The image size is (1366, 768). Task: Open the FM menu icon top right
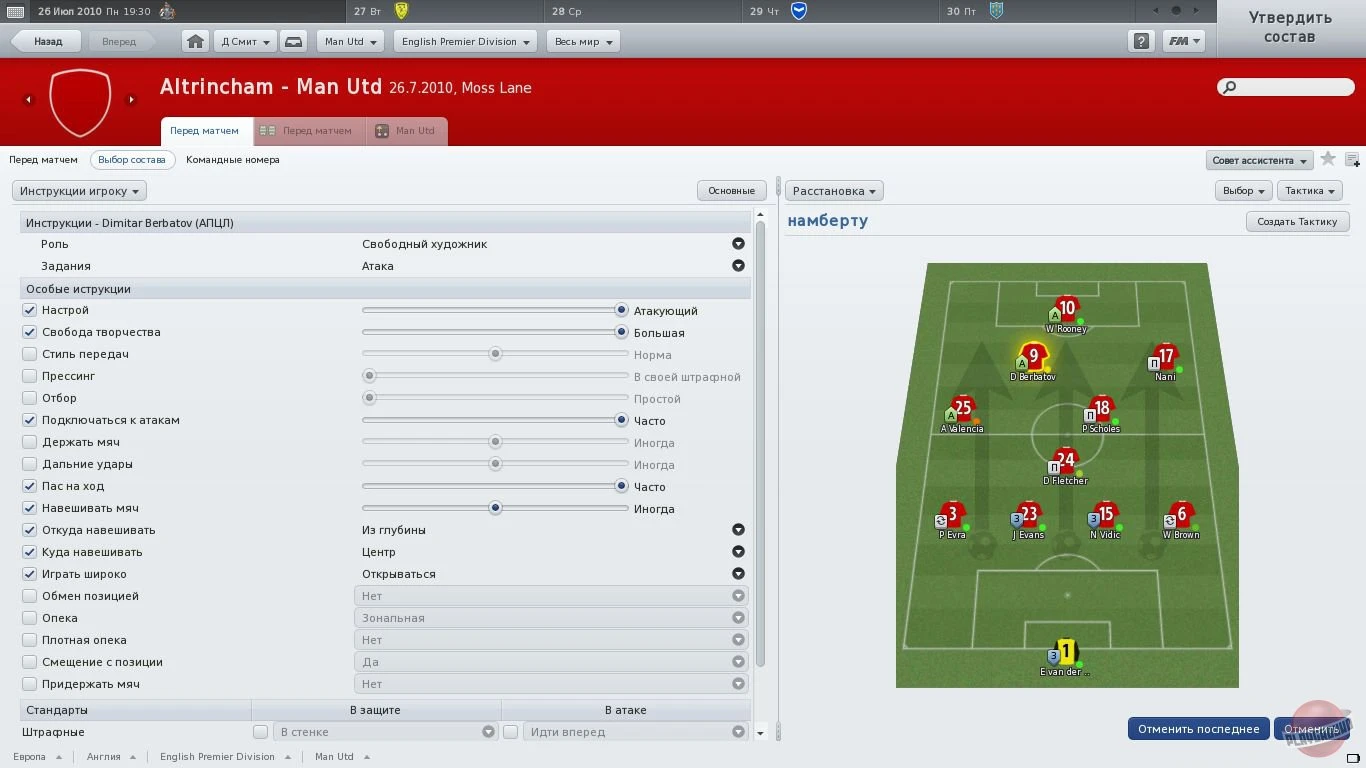click(x=1183, y=41)
